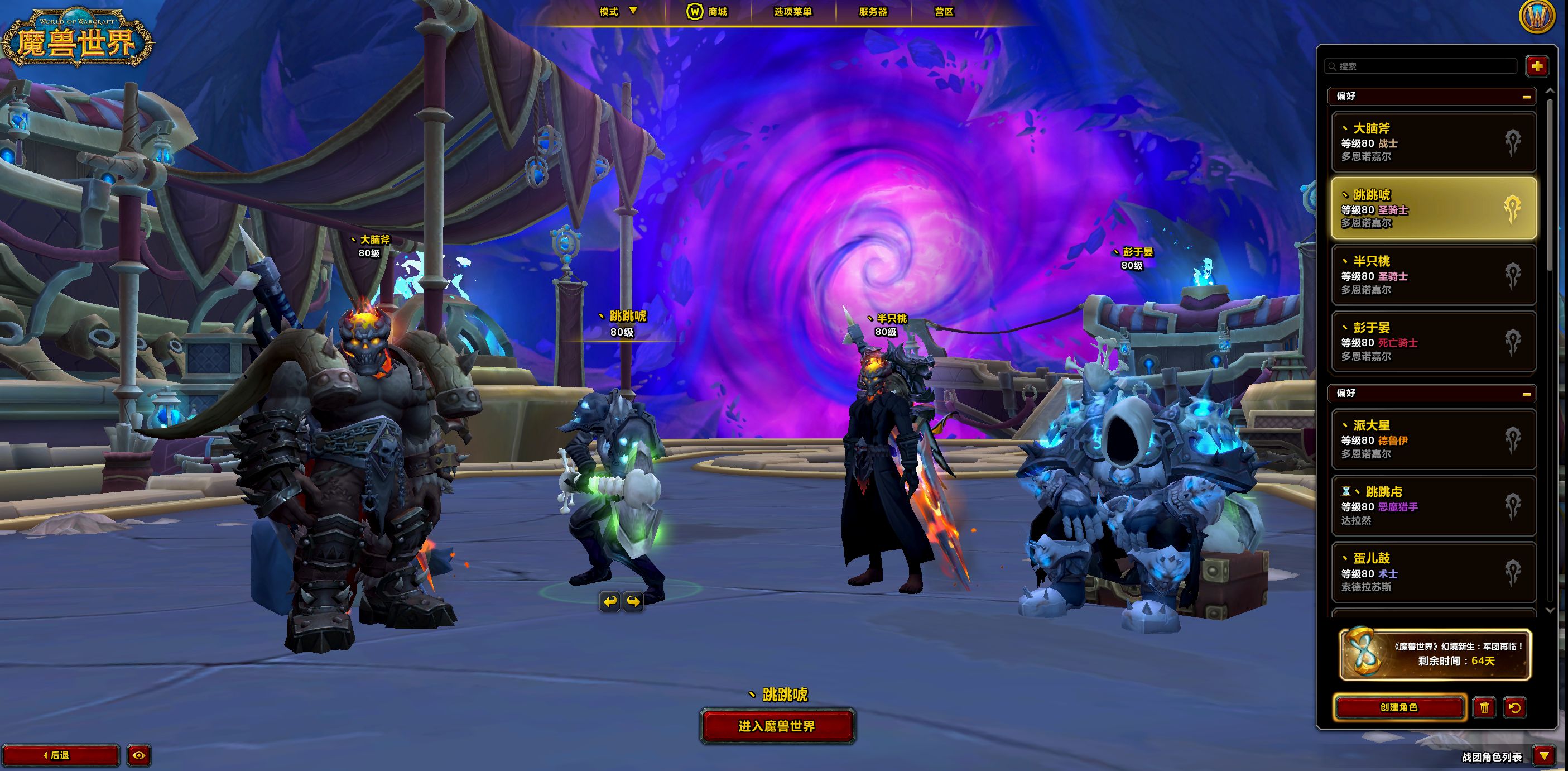Open the 商城 shop
The width and height of the screenshot is (1568, 771).
[x=708, y=12]
